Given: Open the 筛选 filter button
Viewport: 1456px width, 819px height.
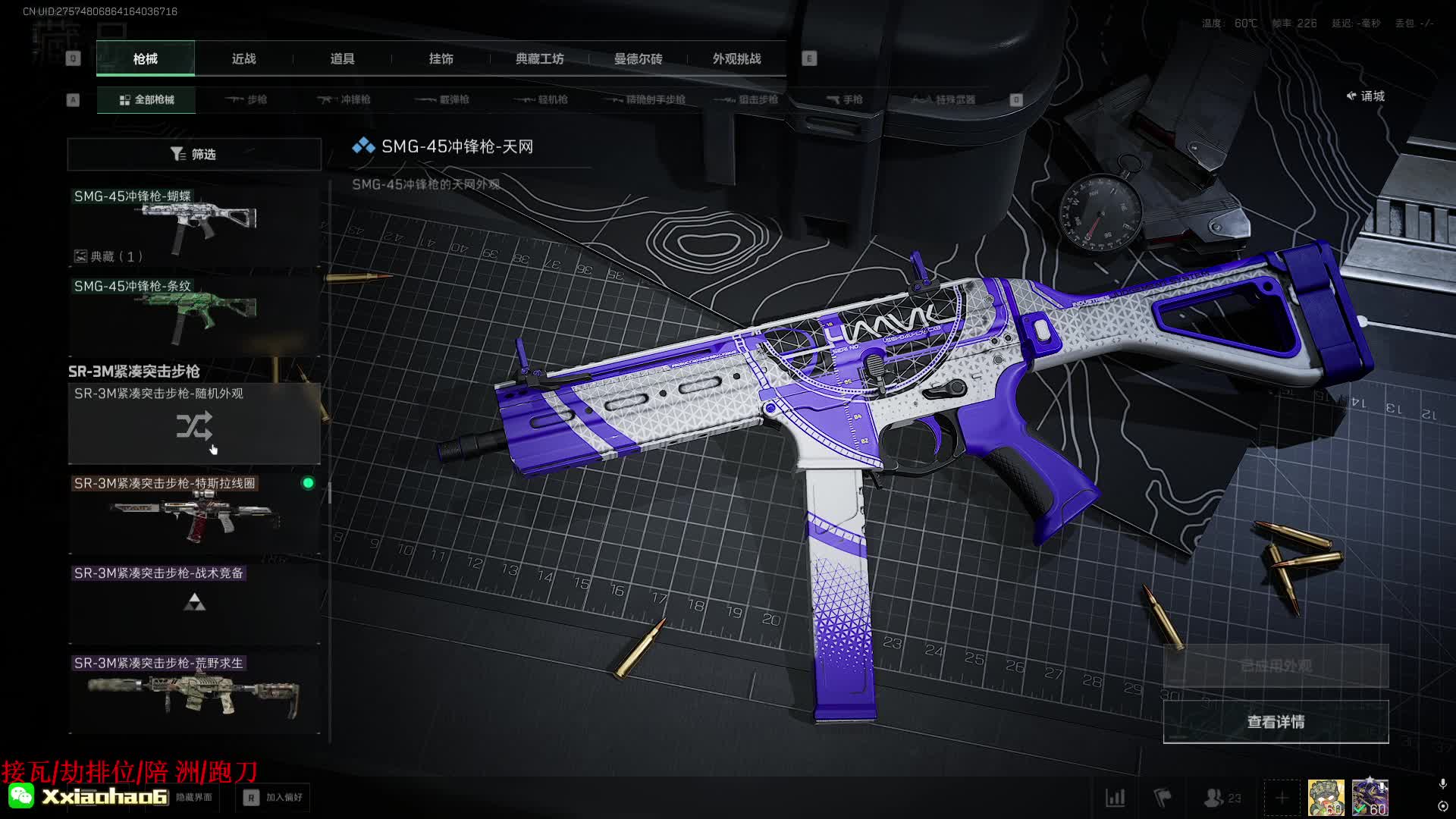Looking at the screenshot, I should click(194, 154).
